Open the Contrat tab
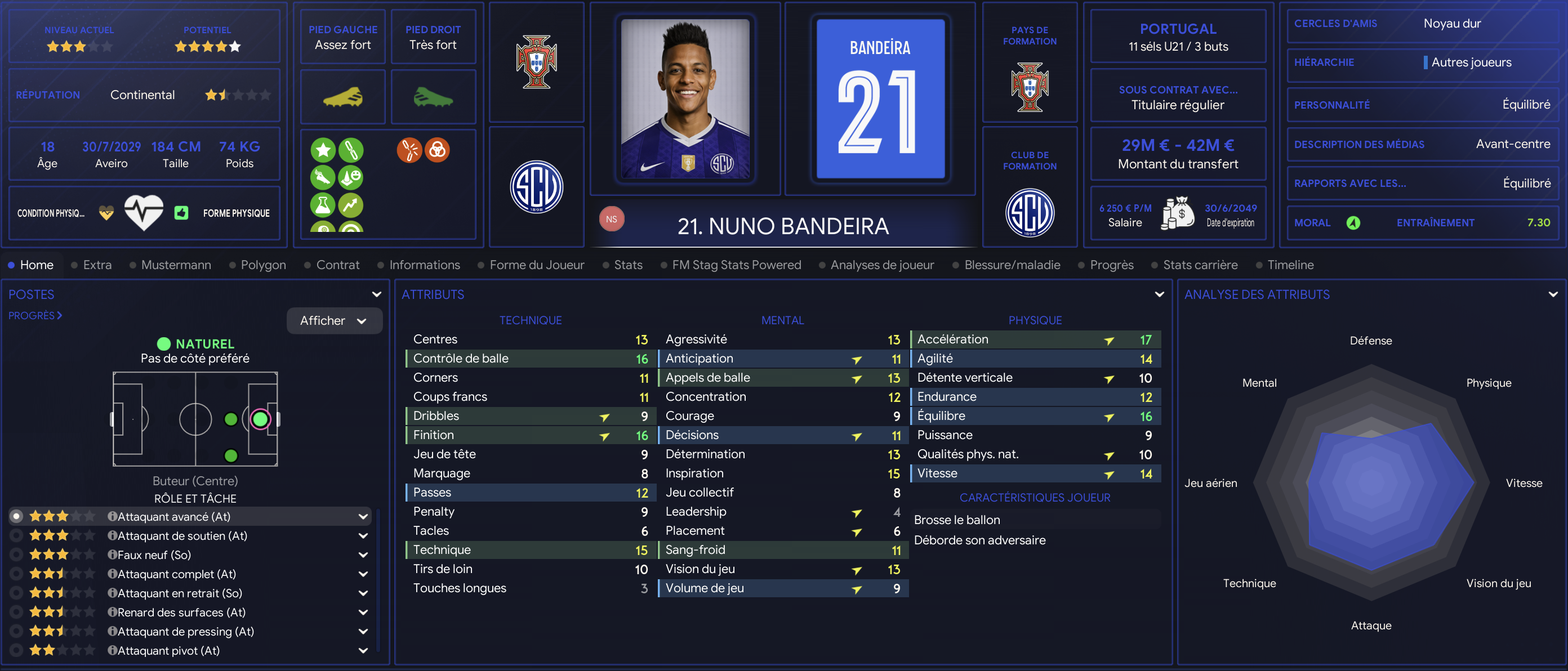 coord(337,265)
